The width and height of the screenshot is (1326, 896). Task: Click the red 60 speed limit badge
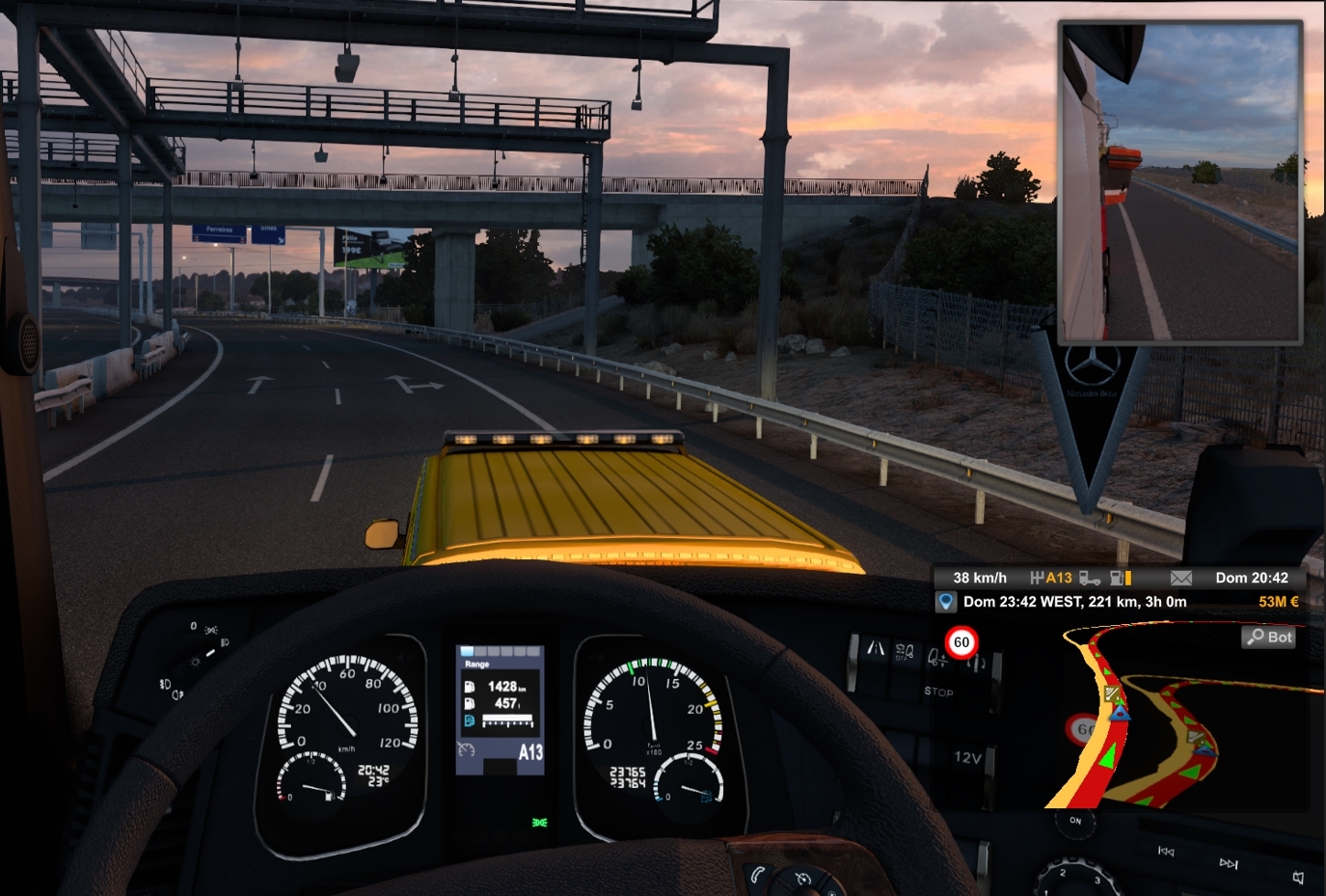(x=961, y=642)
